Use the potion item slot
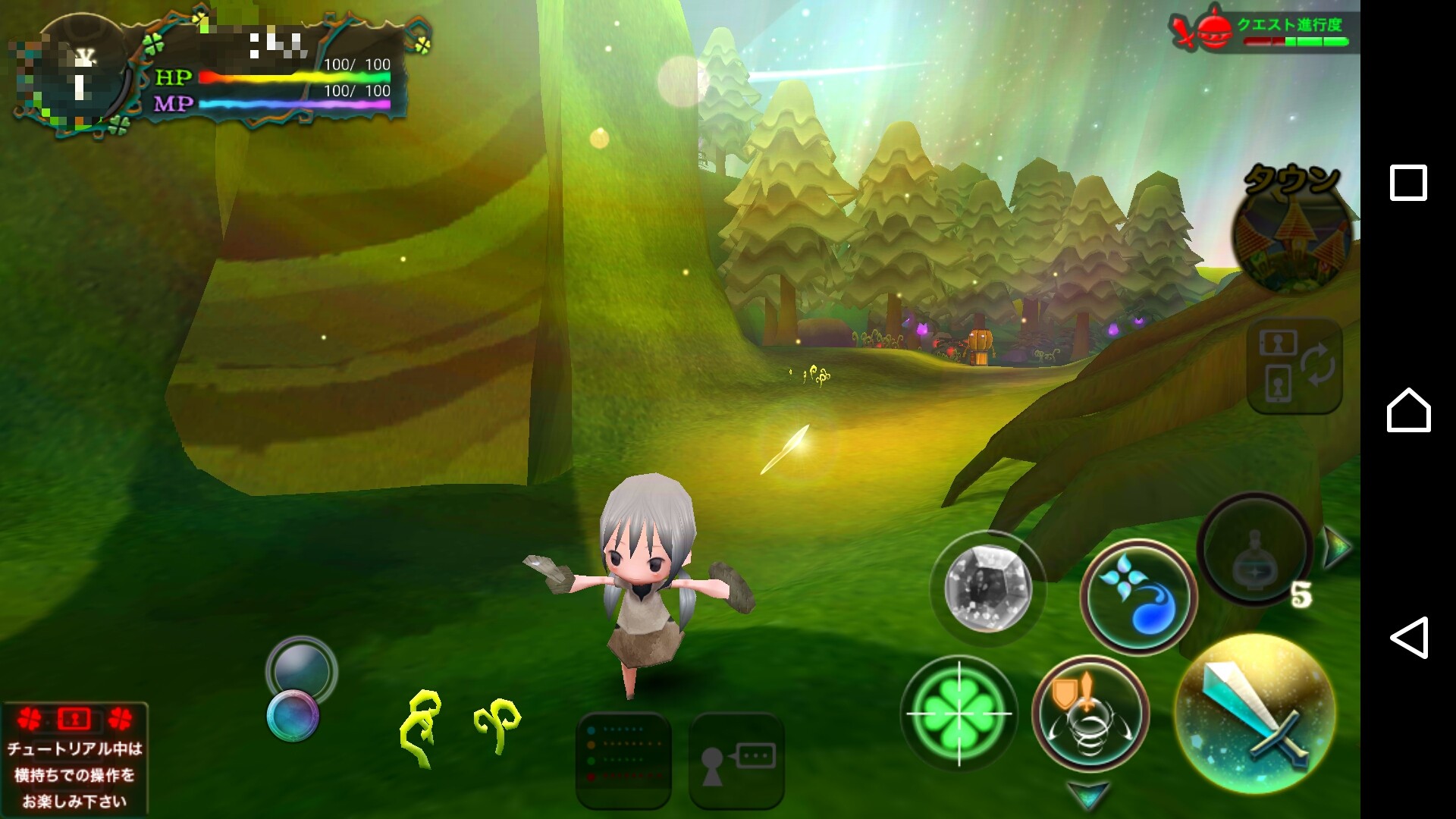Viewport: 1456px width, 819px height. pyautogui.click(x=1255, y=551)
